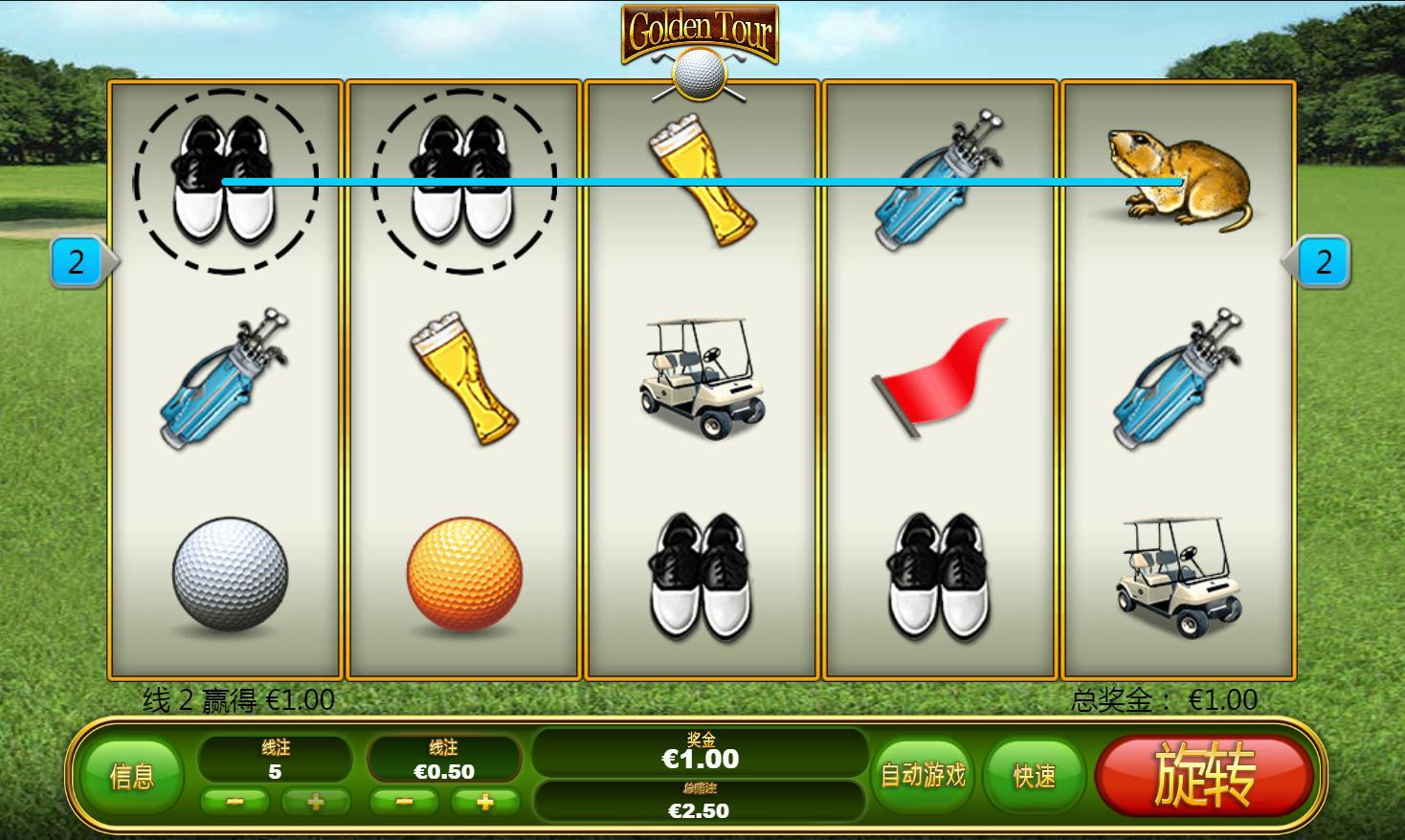Start 自动游戏 autoplay mode
1405x840 pixels.
click(x=923, y=776)
